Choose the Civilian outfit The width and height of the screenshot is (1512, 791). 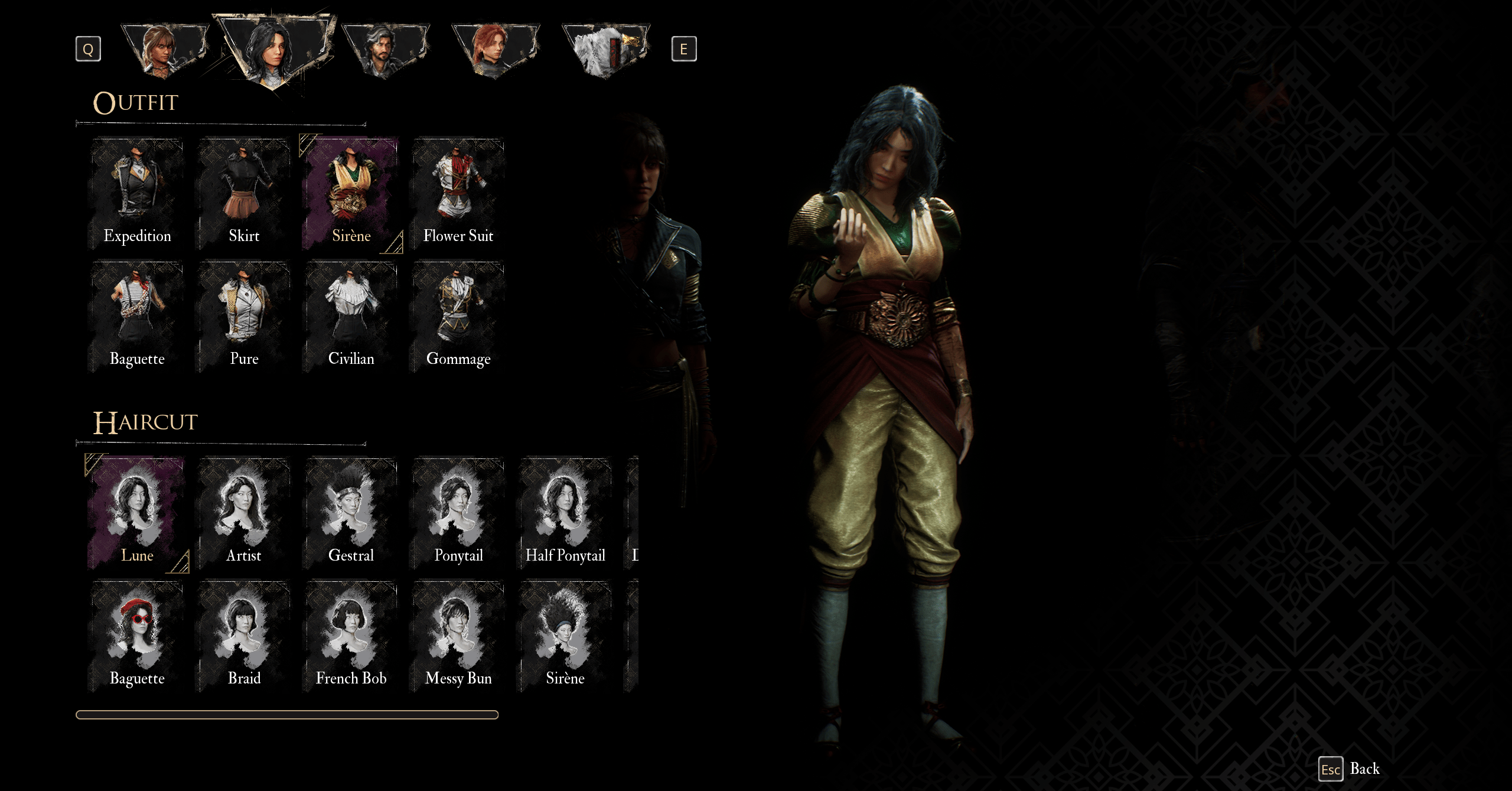tap(351, 317)
